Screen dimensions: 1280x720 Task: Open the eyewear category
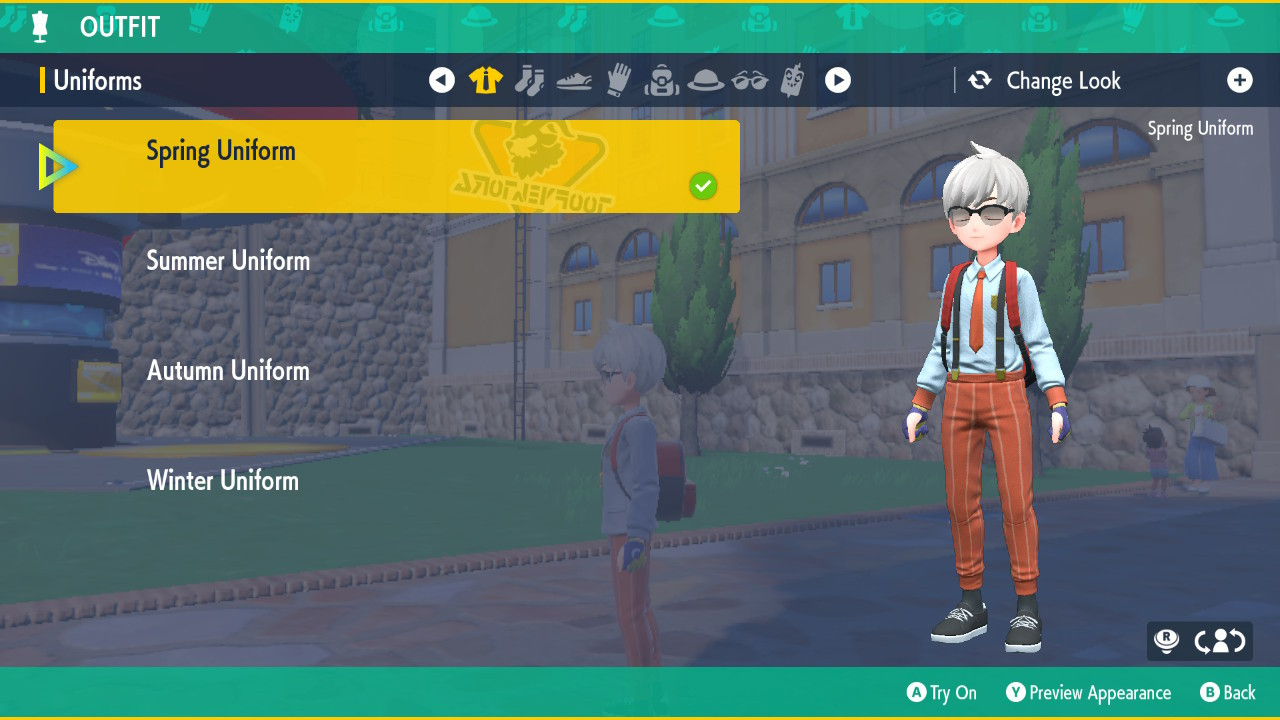750,80
